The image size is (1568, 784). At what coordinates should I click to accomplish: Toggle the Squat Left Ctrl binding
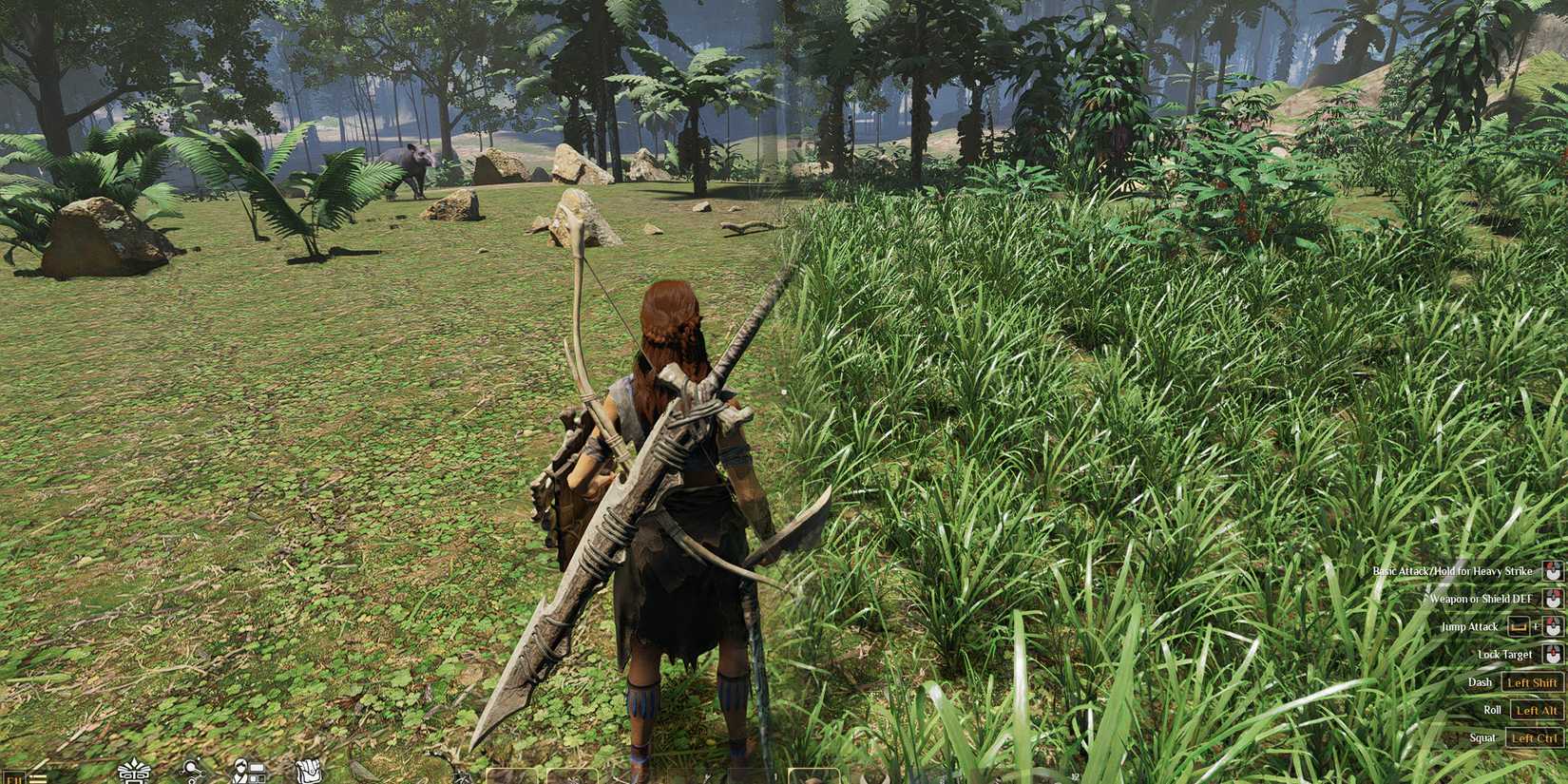(x=1536, y=737)
